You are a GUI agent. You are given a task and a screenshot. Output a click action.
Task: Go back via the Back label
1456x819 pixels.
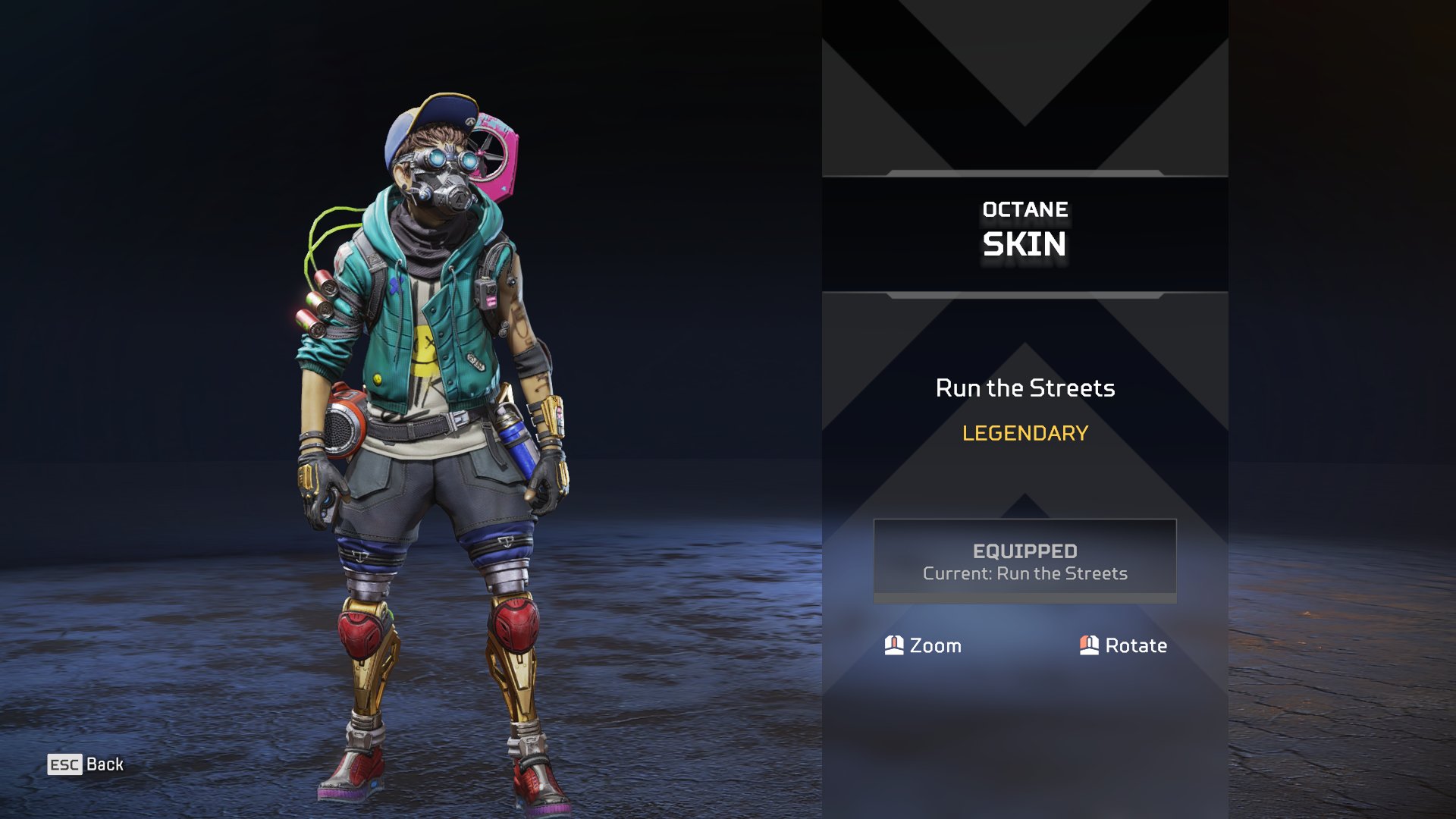coord(104,764)
